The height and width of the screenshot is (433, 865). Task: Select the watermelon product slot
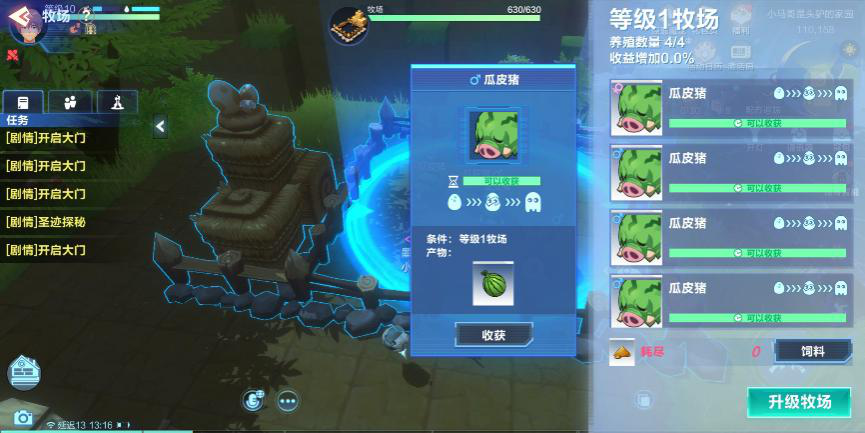click(x=493, y=284)
